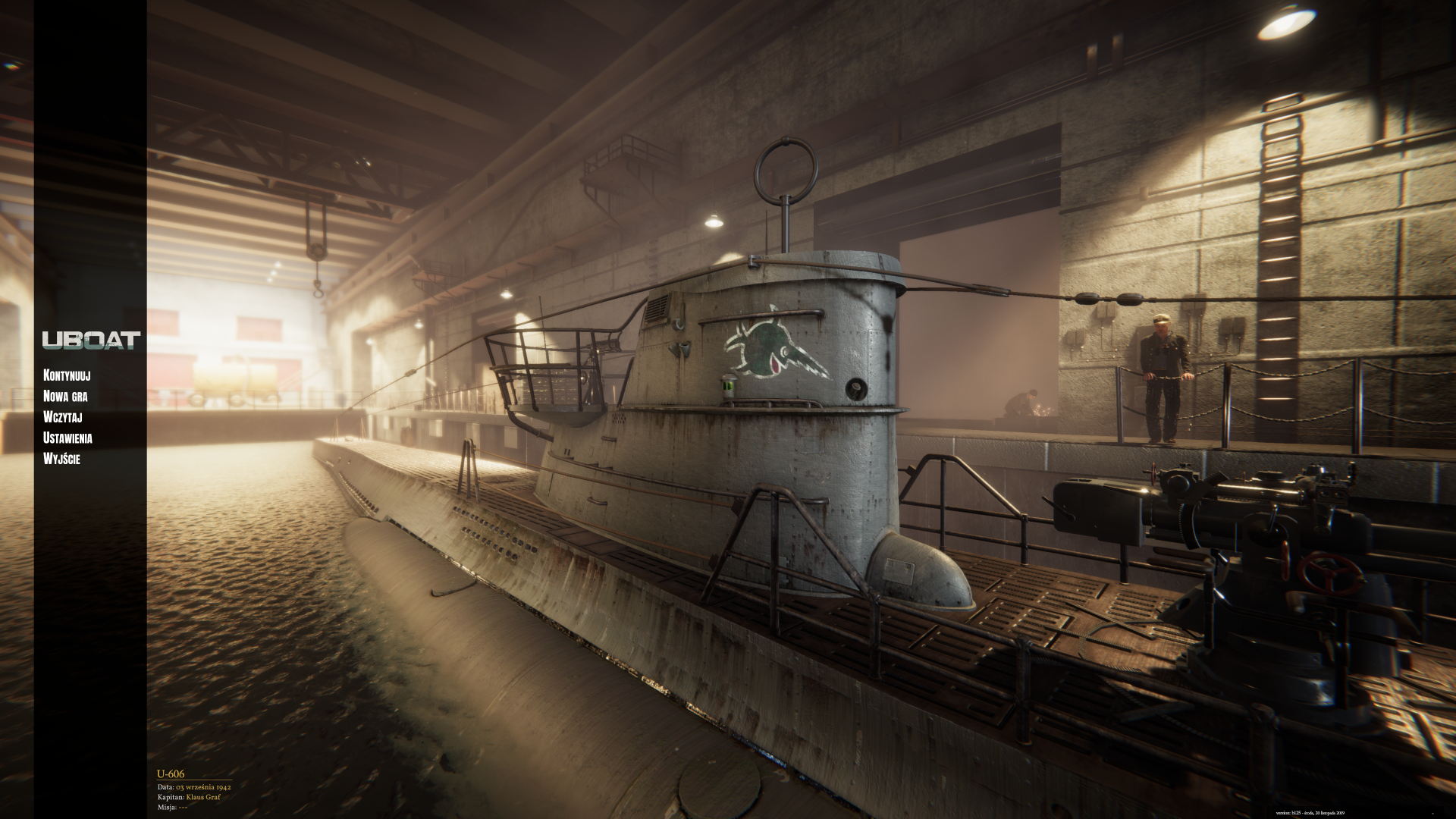Start a new game with Nowa gra
This screenshot has width=1456, height=819.
65,396
